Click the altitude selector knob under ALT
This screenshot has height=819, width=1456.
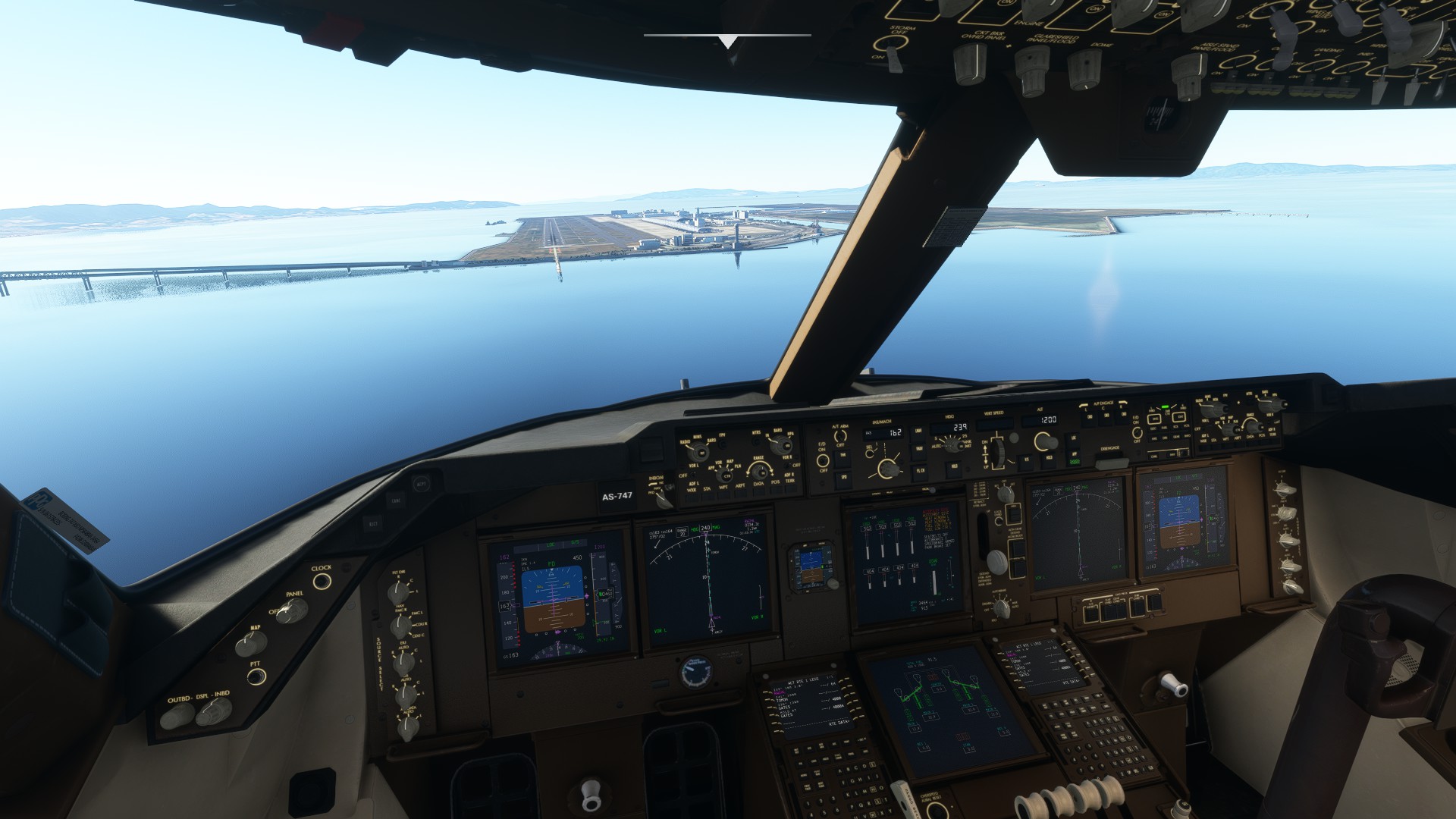(1046, 441)
